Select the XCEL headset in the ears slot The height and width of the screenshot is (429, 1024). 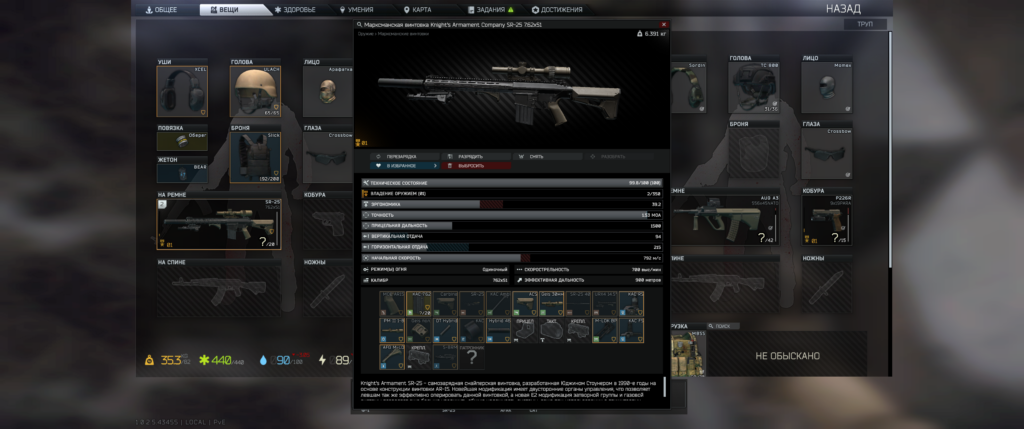tap(181, 93)
